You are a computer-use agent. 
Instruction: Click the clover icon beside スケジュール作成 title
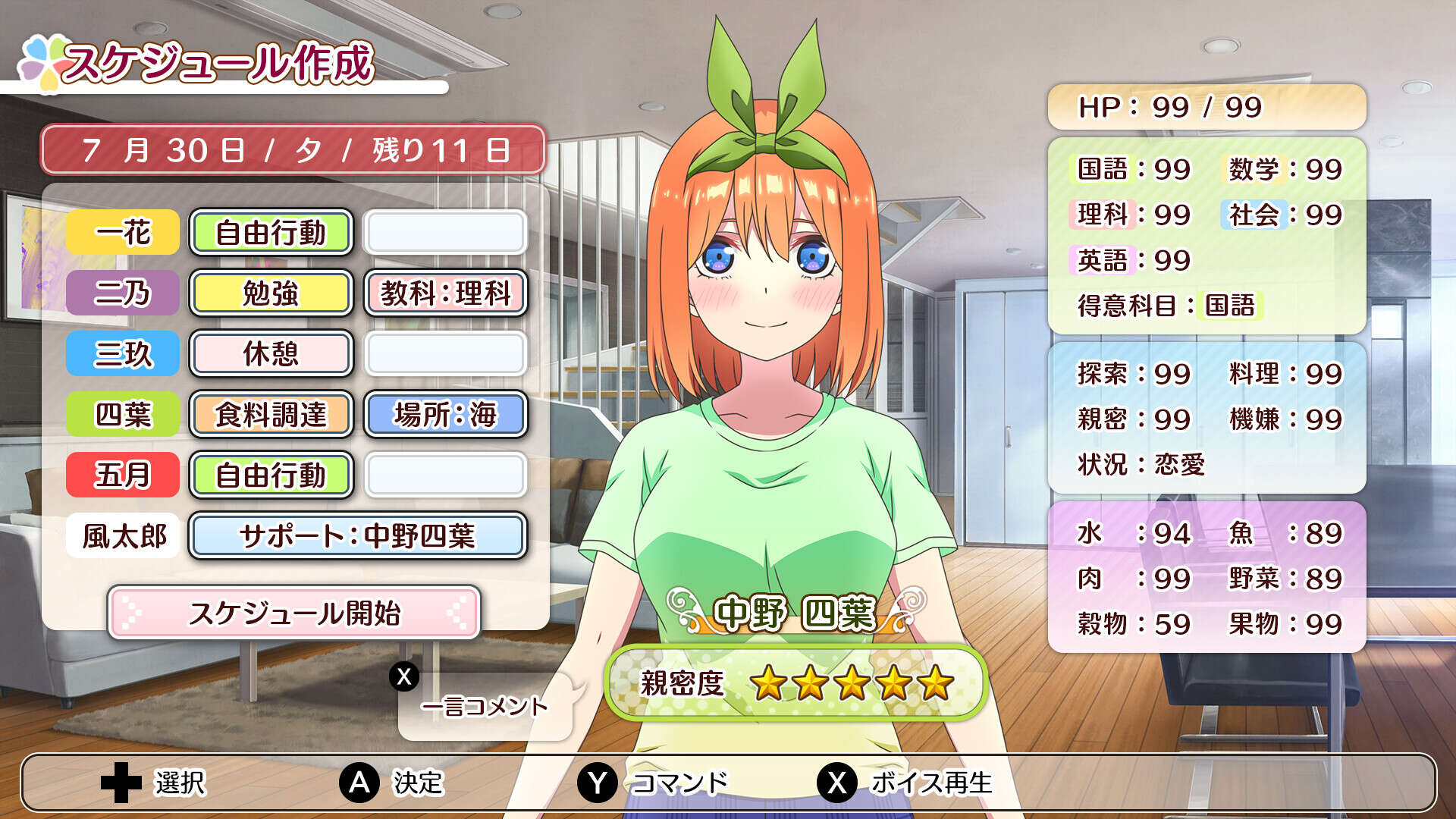tap(45, 61)
